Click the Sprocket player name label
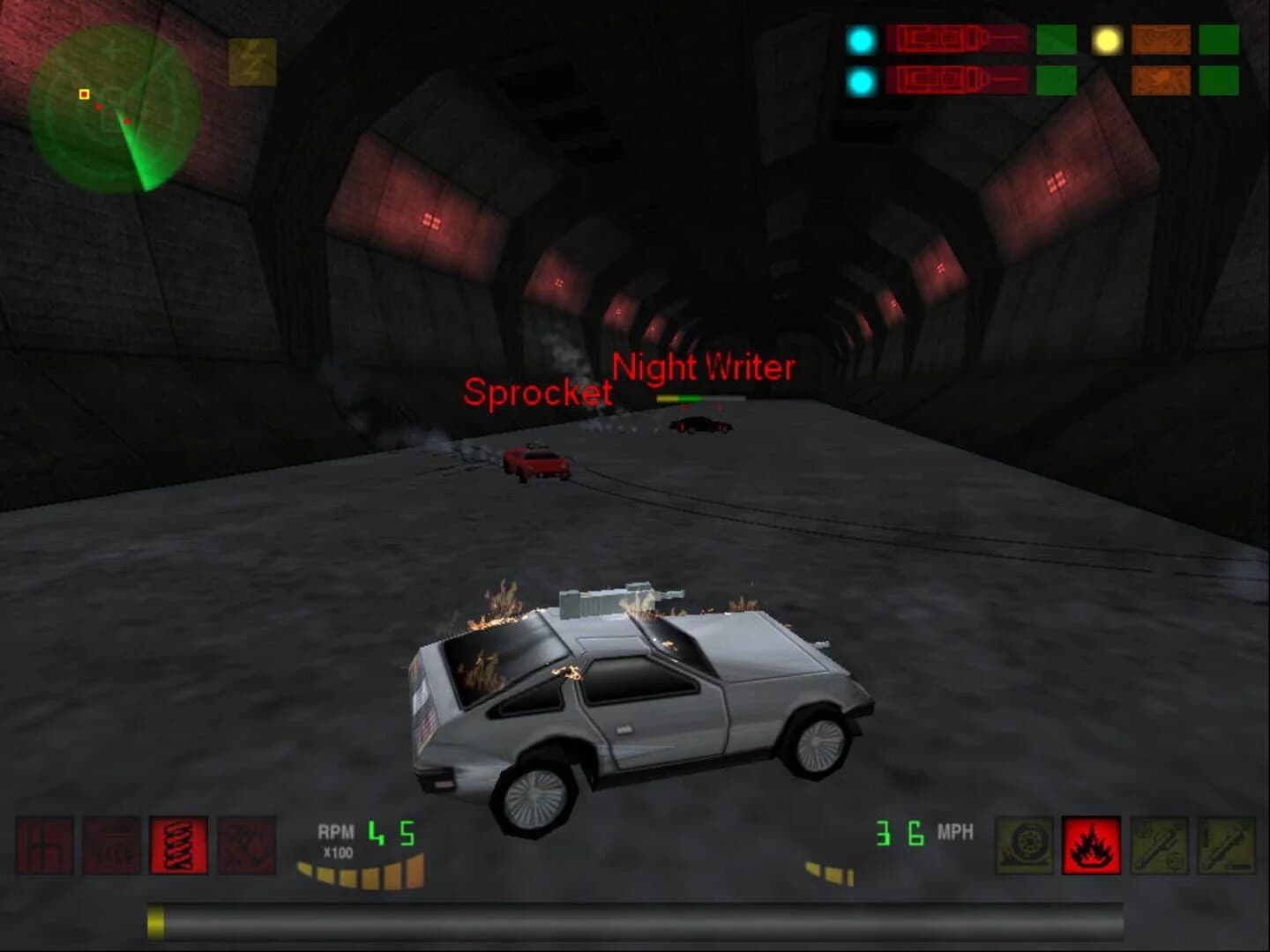 click(541, 392)
